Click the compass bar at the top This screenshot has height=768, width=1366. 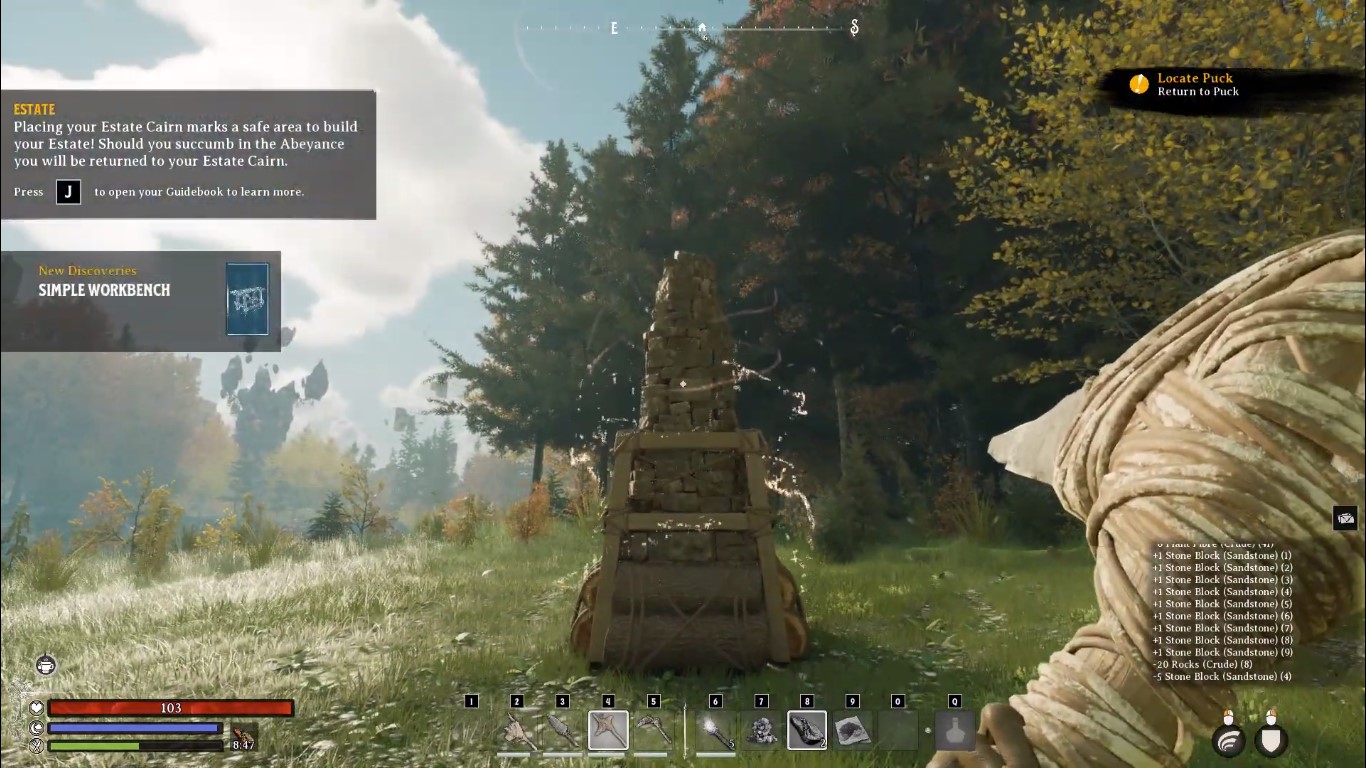click(x=692, y=29)
